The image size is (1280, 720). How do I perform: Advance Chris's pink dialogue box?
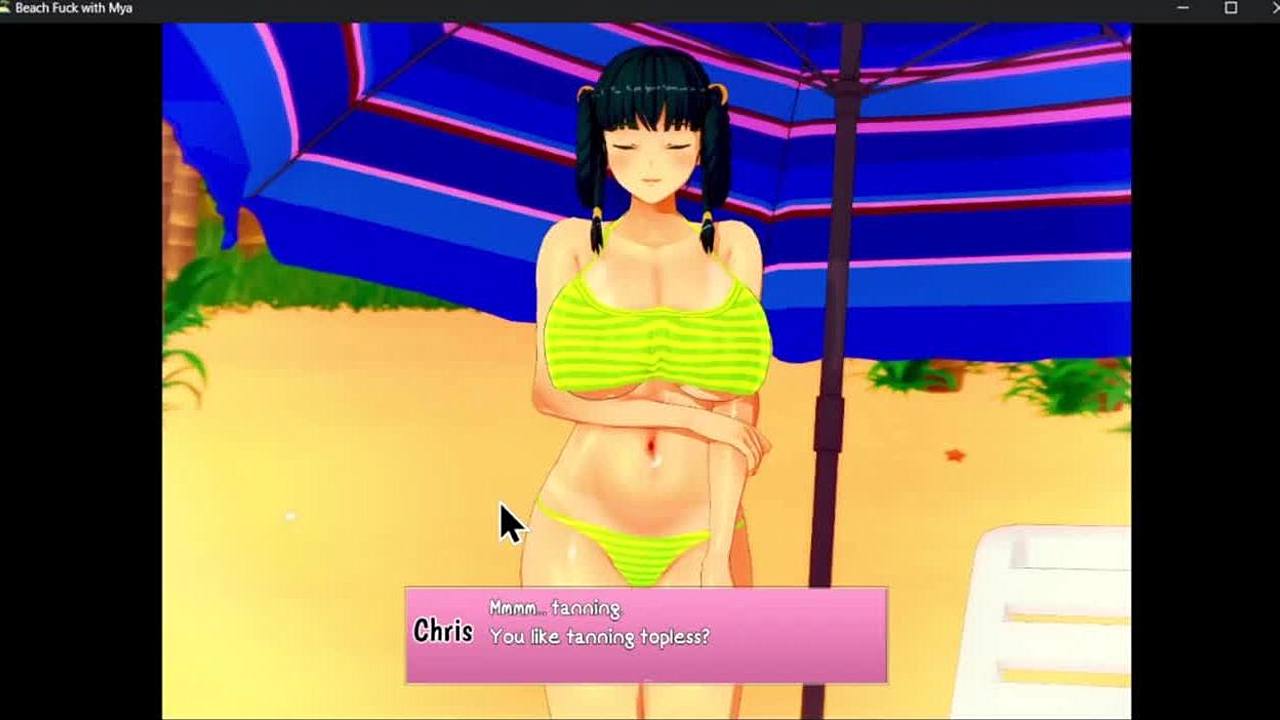click(x=646, y=635)
